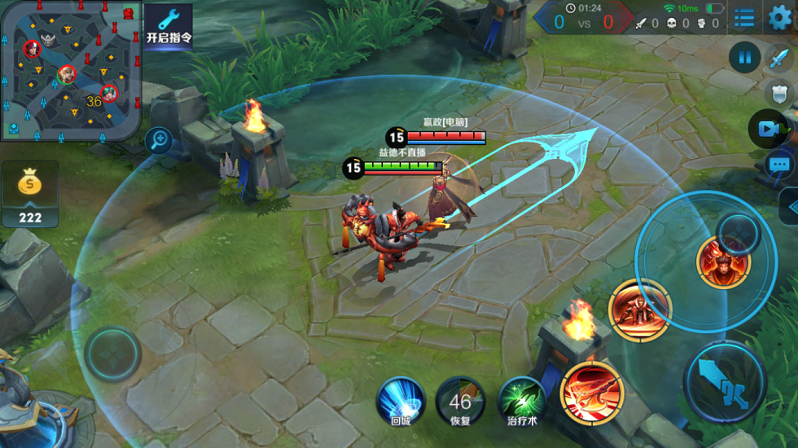This screenshot has height=448, width=798.
Task: Click the magnifier zoom button below minimap
Action: click(x=159, y=140)
